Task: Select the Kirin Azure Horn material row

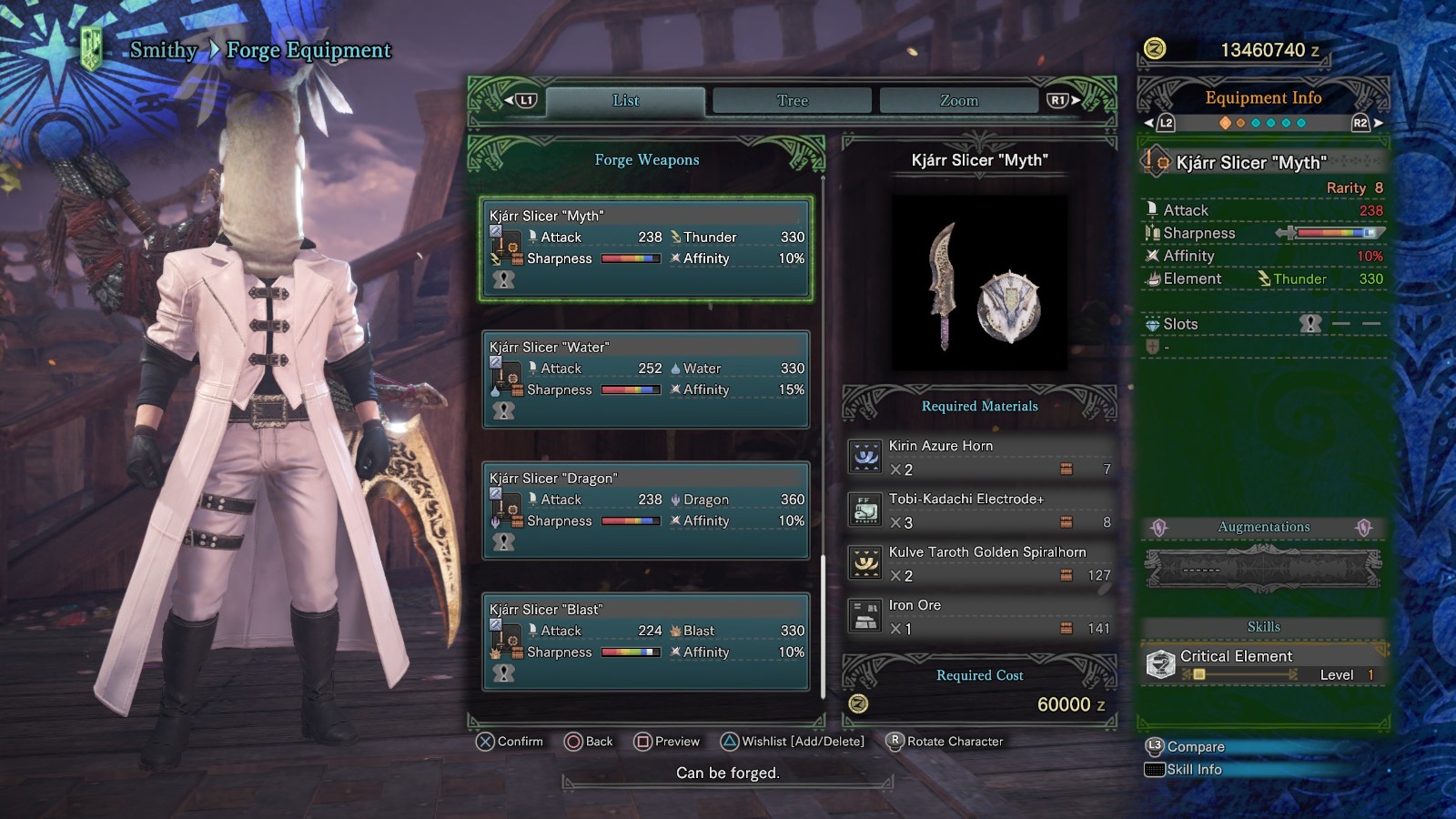Action: point(980,457)
